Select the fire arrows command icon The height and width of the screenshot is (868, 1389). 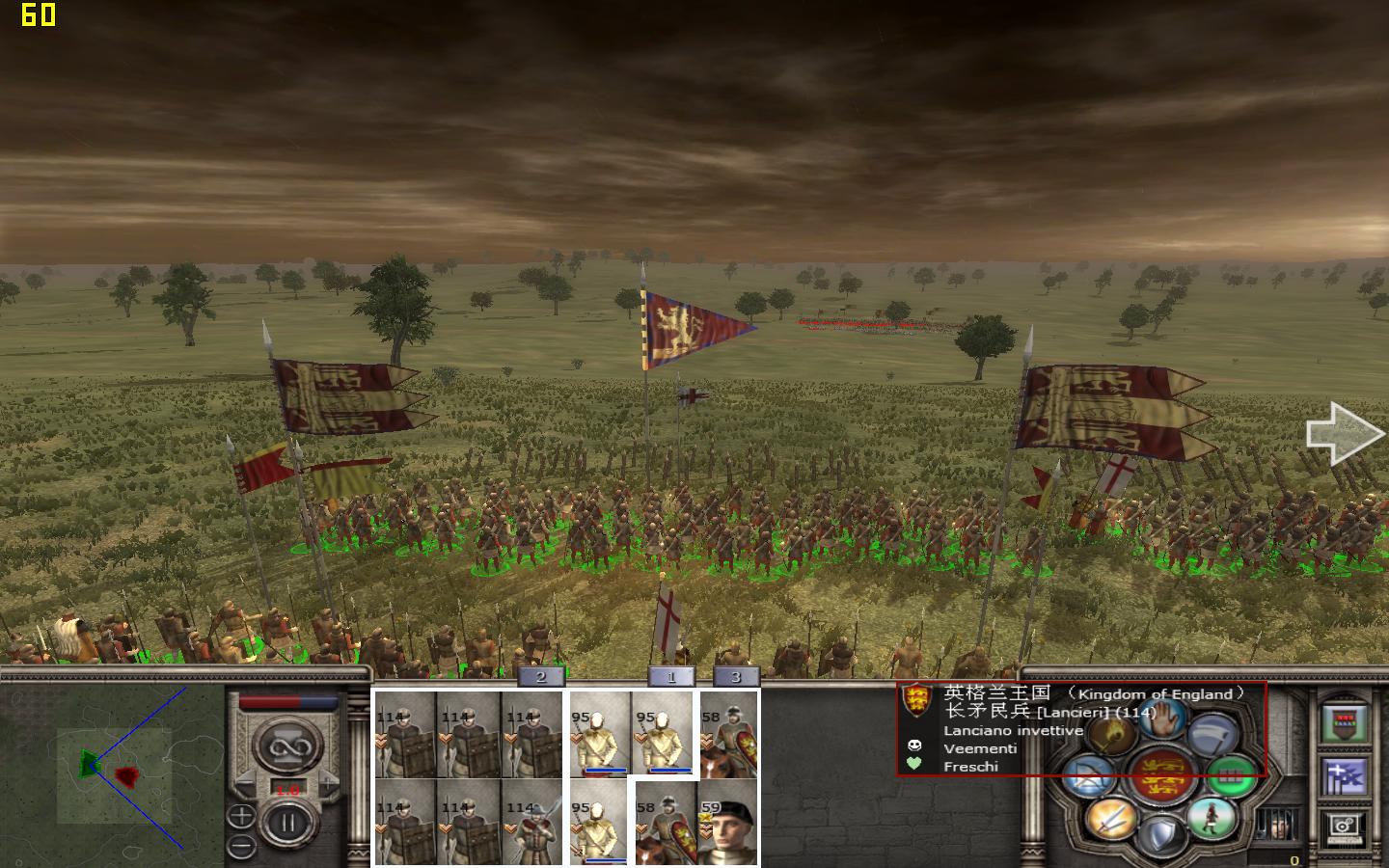click(1109, 735)
